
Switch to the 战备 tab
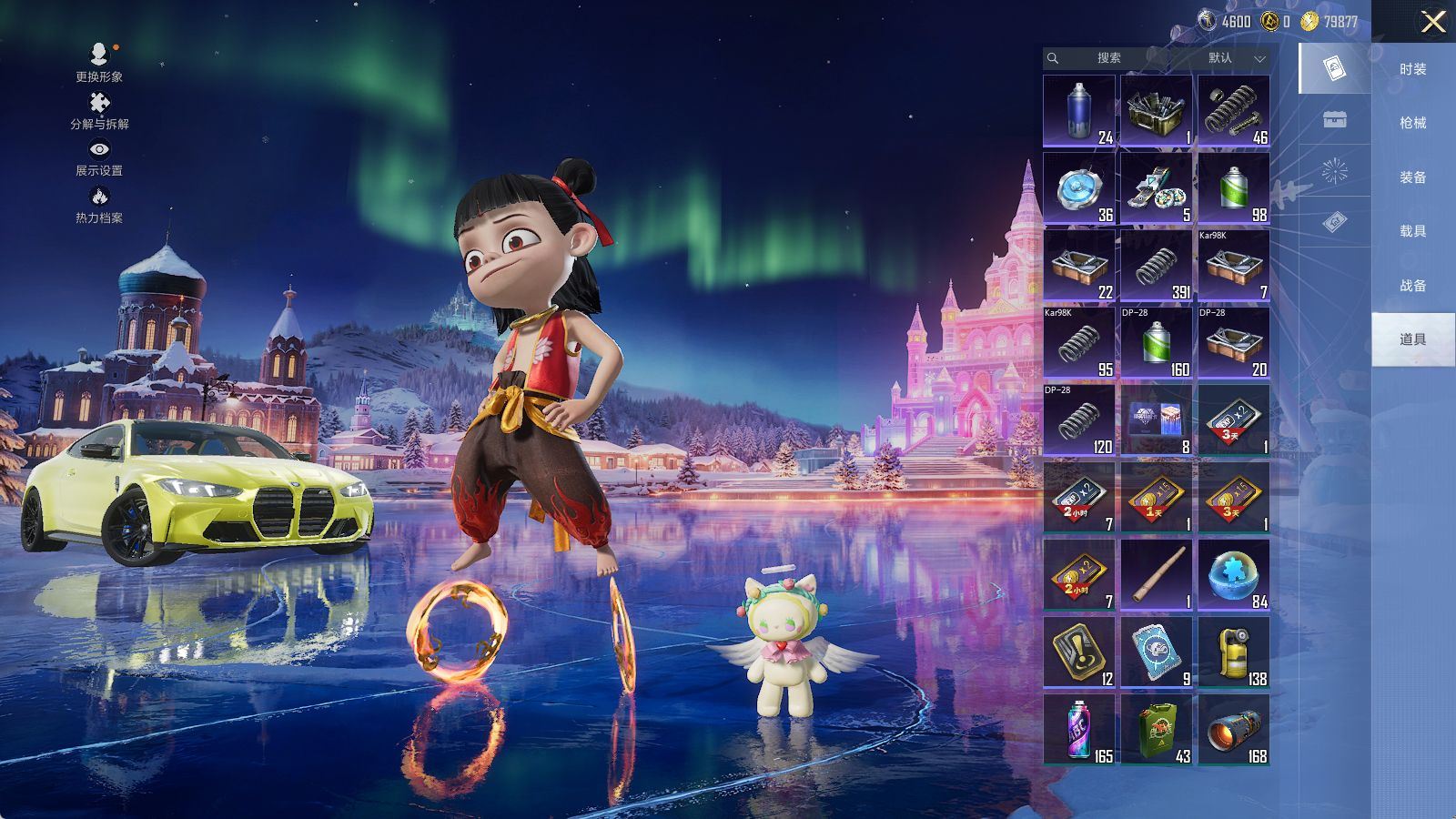[1412, 286]
